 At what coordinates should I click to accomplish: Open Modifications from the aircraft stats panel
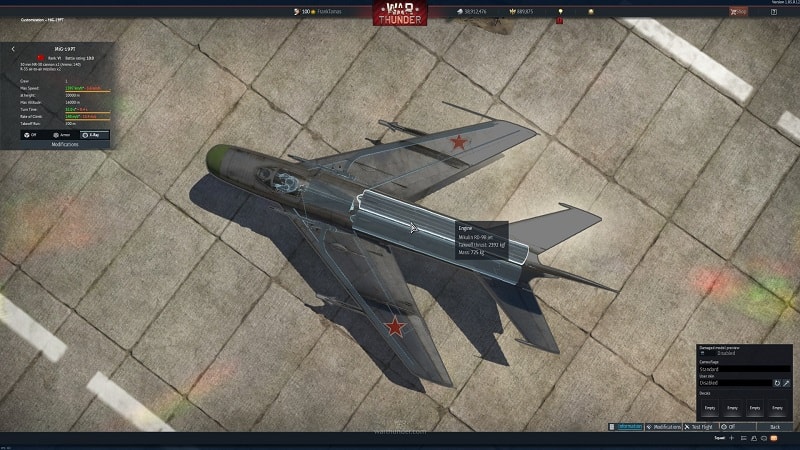point(64,144)
